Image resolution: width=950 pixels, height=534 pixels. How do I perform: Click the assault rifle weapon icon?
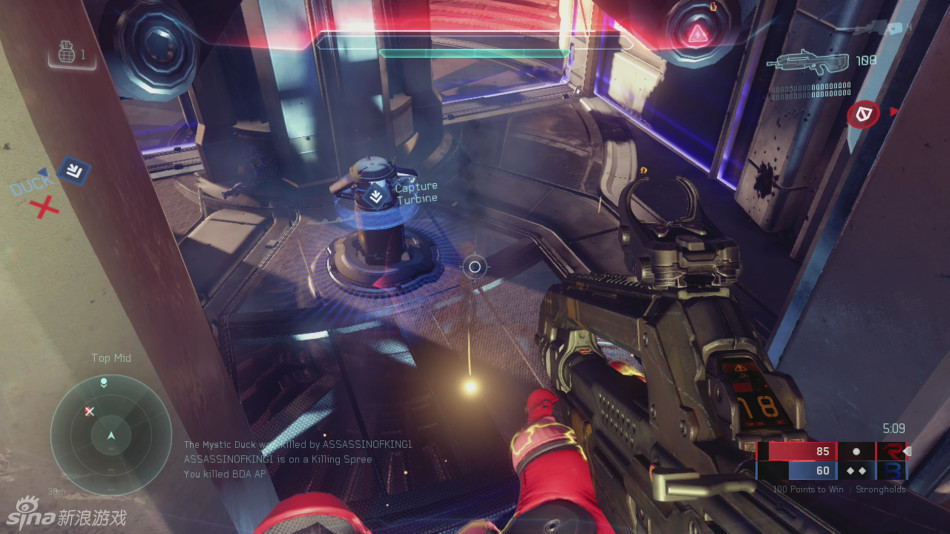[809, 63]
